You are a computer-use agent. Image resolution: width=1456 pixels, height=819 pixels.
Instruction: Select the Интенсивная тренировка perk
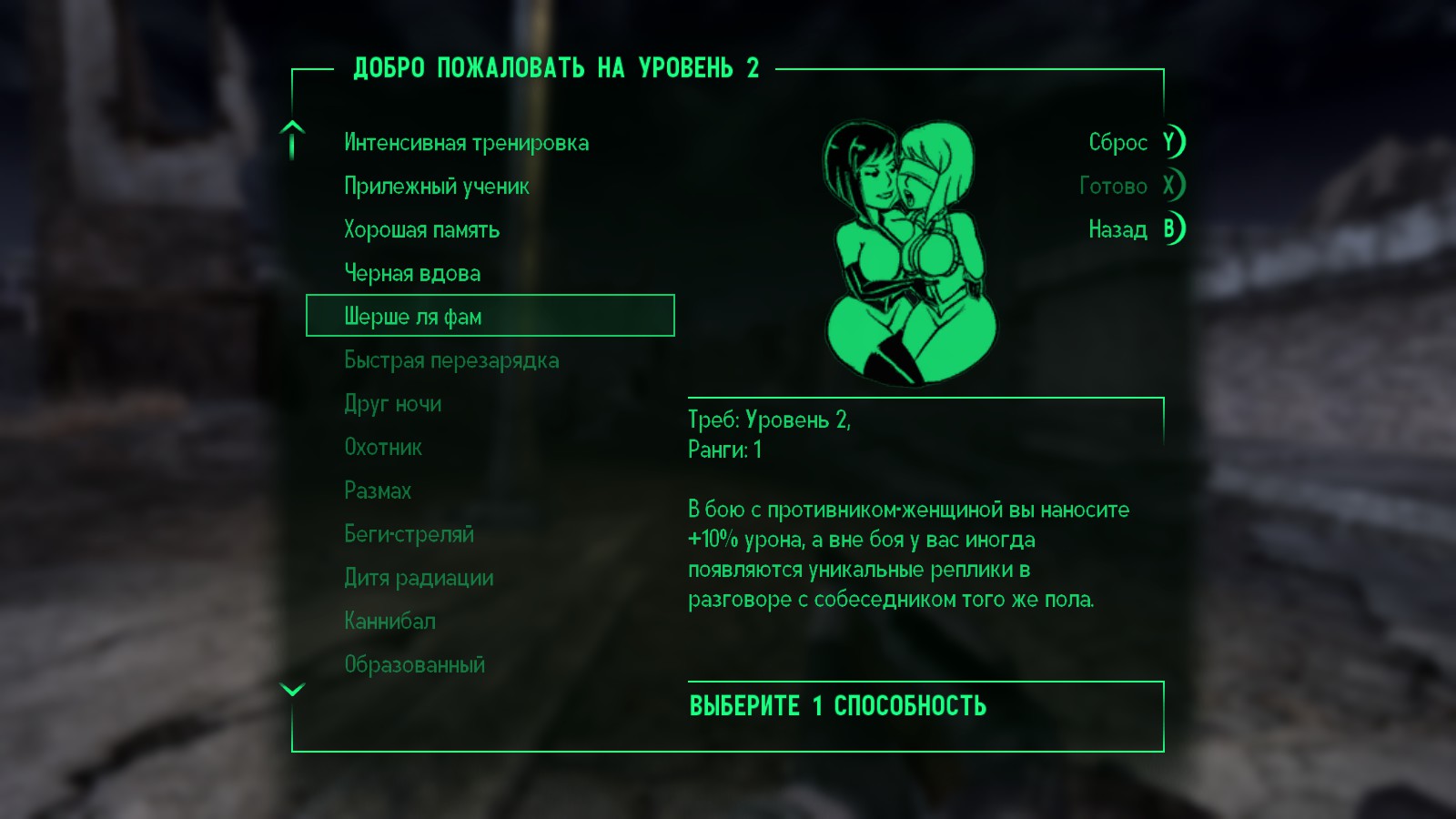[x=466, y=142]
